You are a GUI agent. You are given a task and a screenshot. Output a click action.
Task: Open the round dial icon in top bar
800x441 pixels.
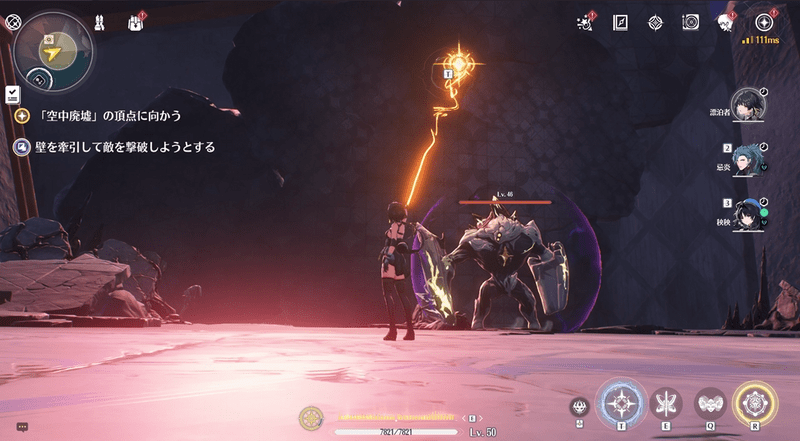[690, 22]
